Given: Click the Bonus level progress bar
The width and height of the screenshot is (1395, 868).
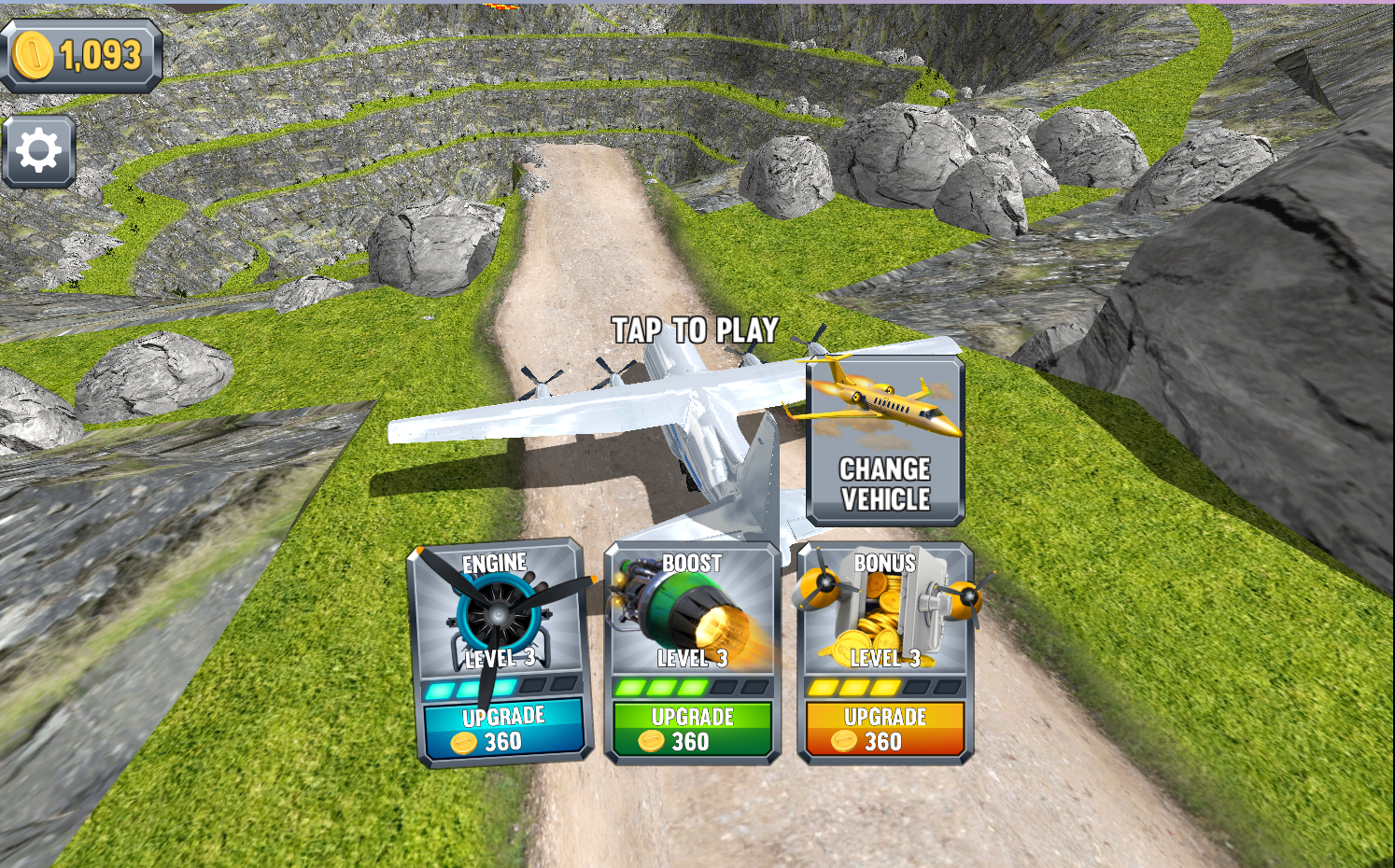Looking at the screenshot, I should pyautogui.click(x=882, y=686).
